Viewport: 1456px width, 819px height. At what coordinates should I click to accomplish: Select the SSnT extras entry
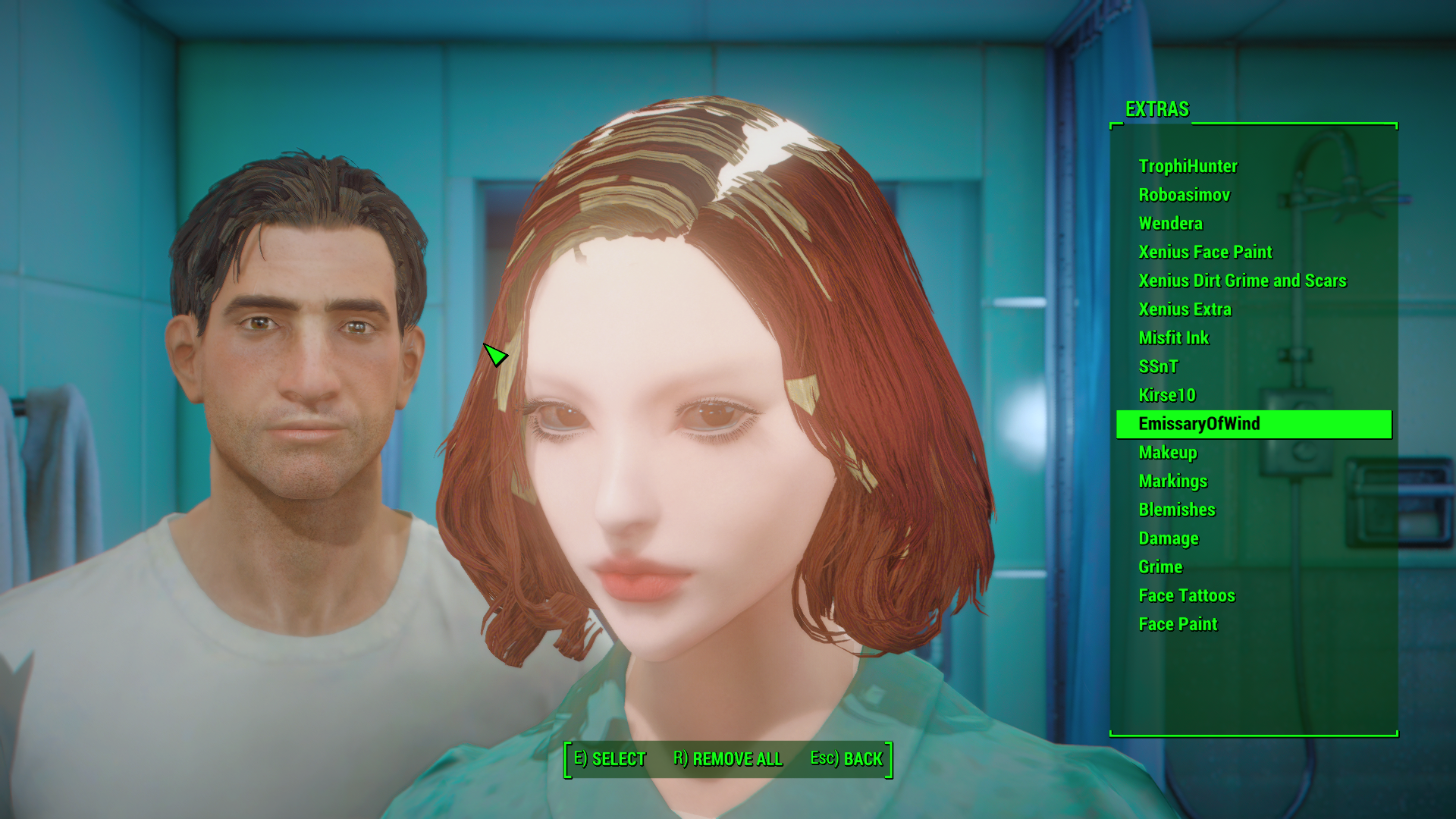[1158, 366]
